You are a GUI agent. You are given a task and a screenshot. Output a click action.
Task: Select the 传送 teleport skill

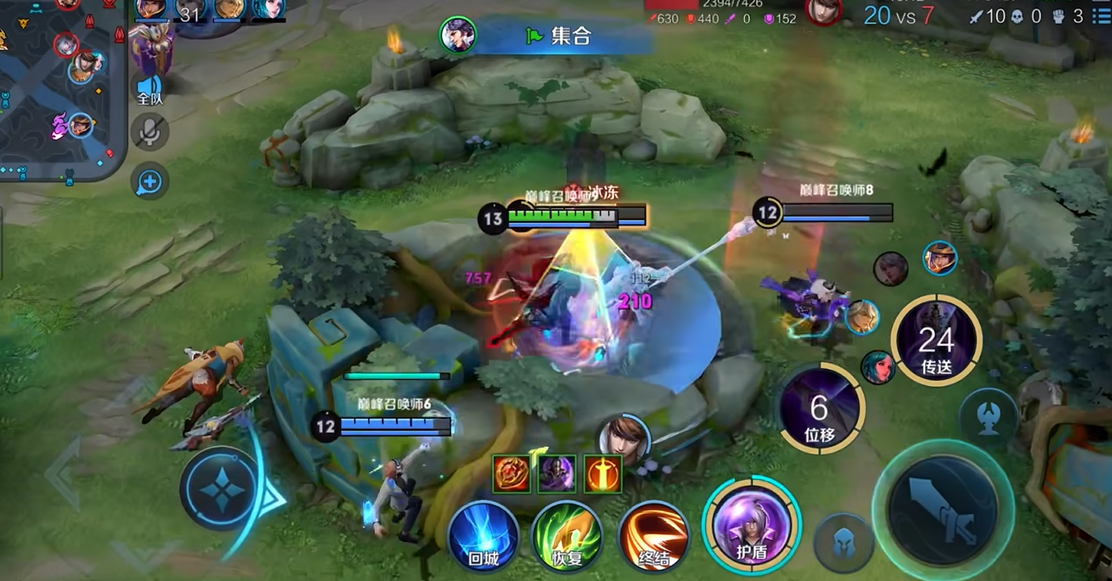coord(936,341)
